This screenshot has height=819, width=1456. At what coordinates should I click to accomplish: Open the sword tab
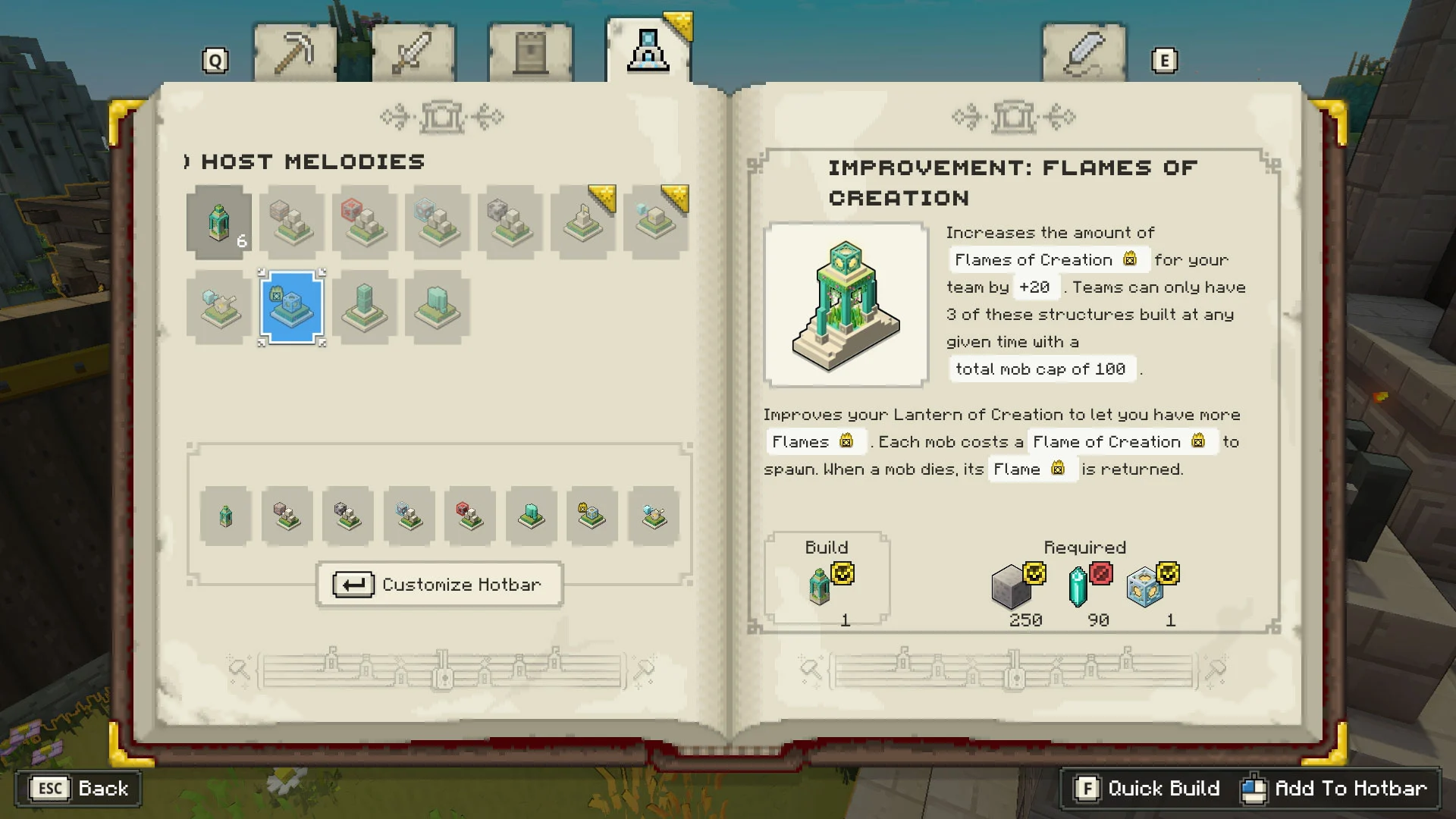tap(413, 53)
